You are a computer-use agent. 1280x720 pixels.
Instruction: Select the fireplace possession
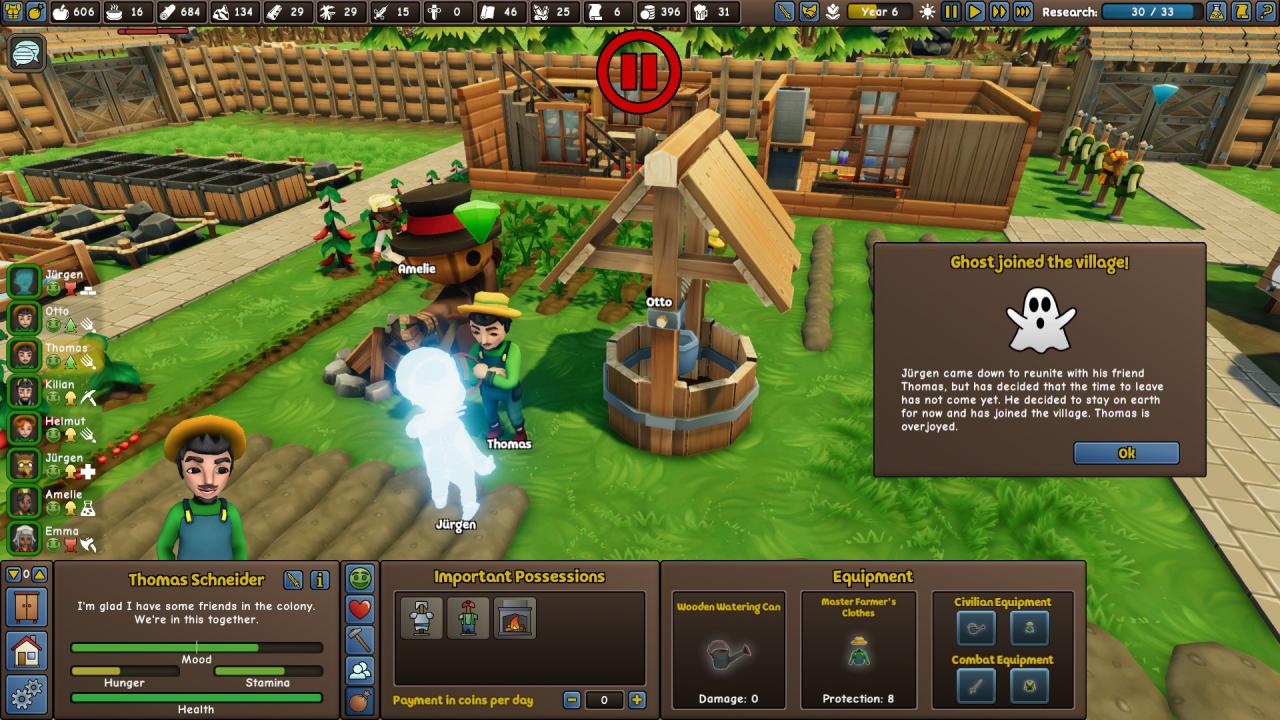click(x=516, y=619)
